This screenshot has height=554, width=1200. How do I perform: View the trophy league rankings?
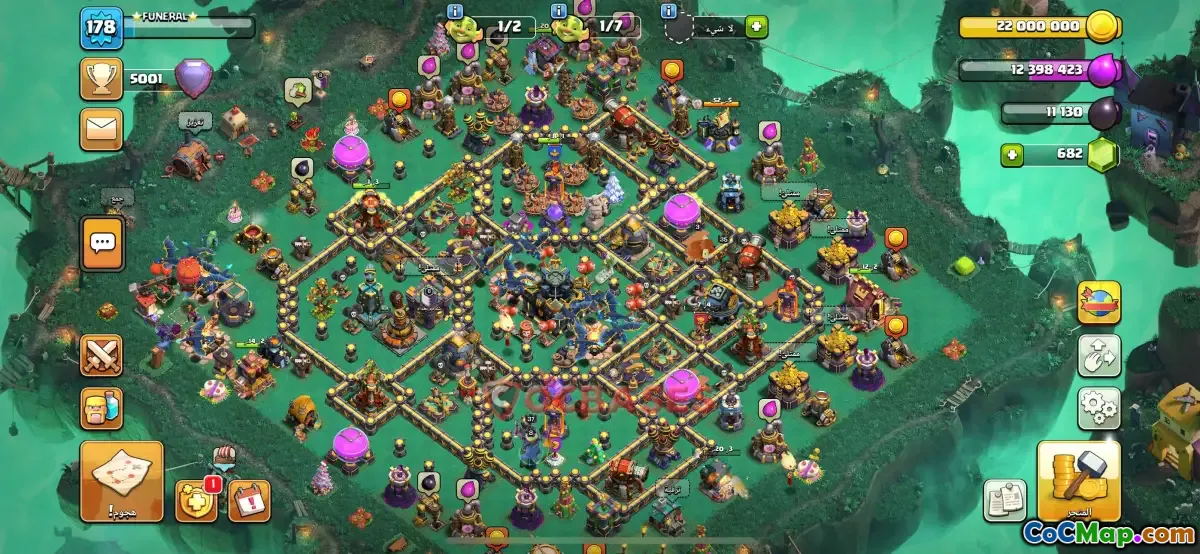101,78
